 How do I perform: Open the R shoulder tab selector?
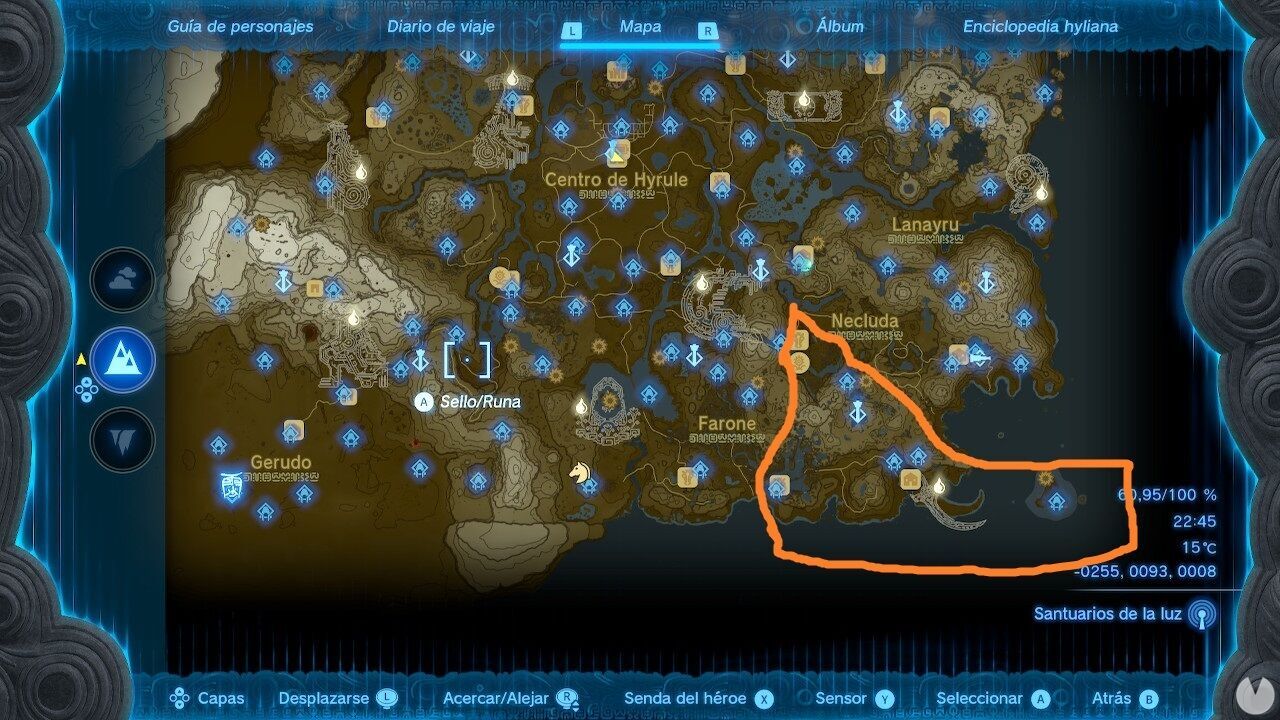click(x=707, y=31)
